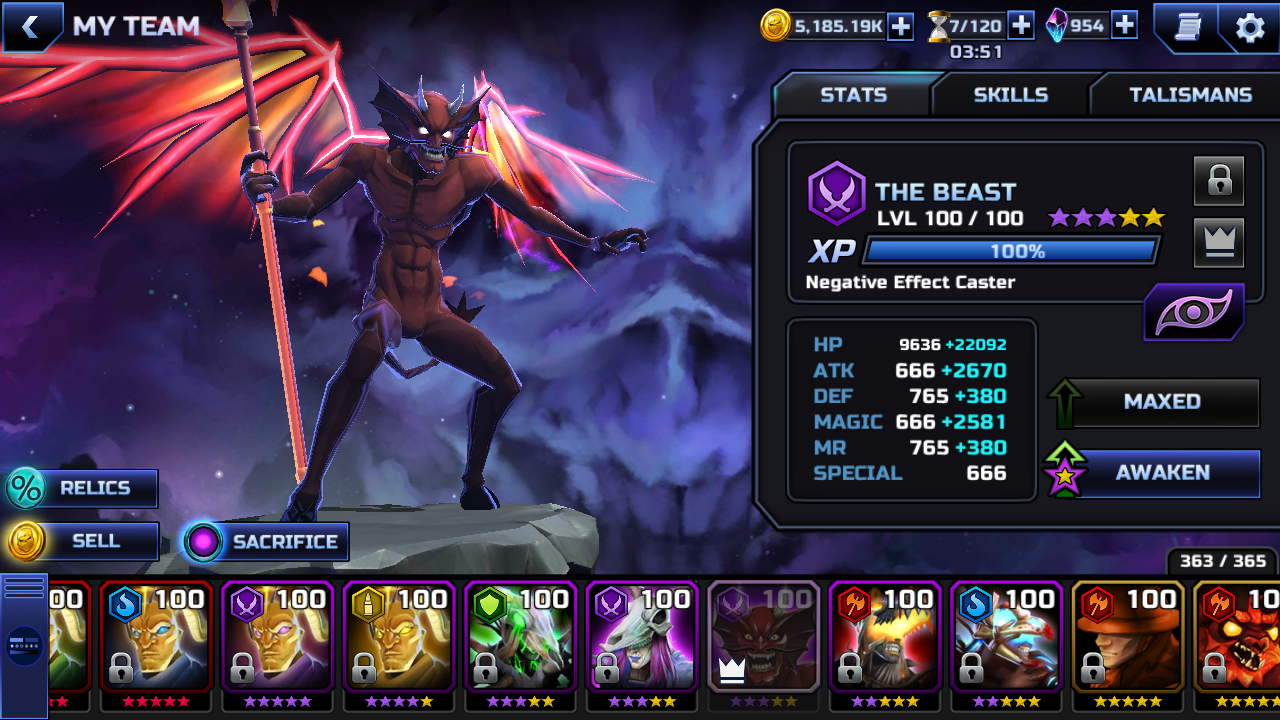Expand the side panel in bottom-left corner
This screenshot has width=1280, height=720.
pyautogui.click(x=24, y=645)
